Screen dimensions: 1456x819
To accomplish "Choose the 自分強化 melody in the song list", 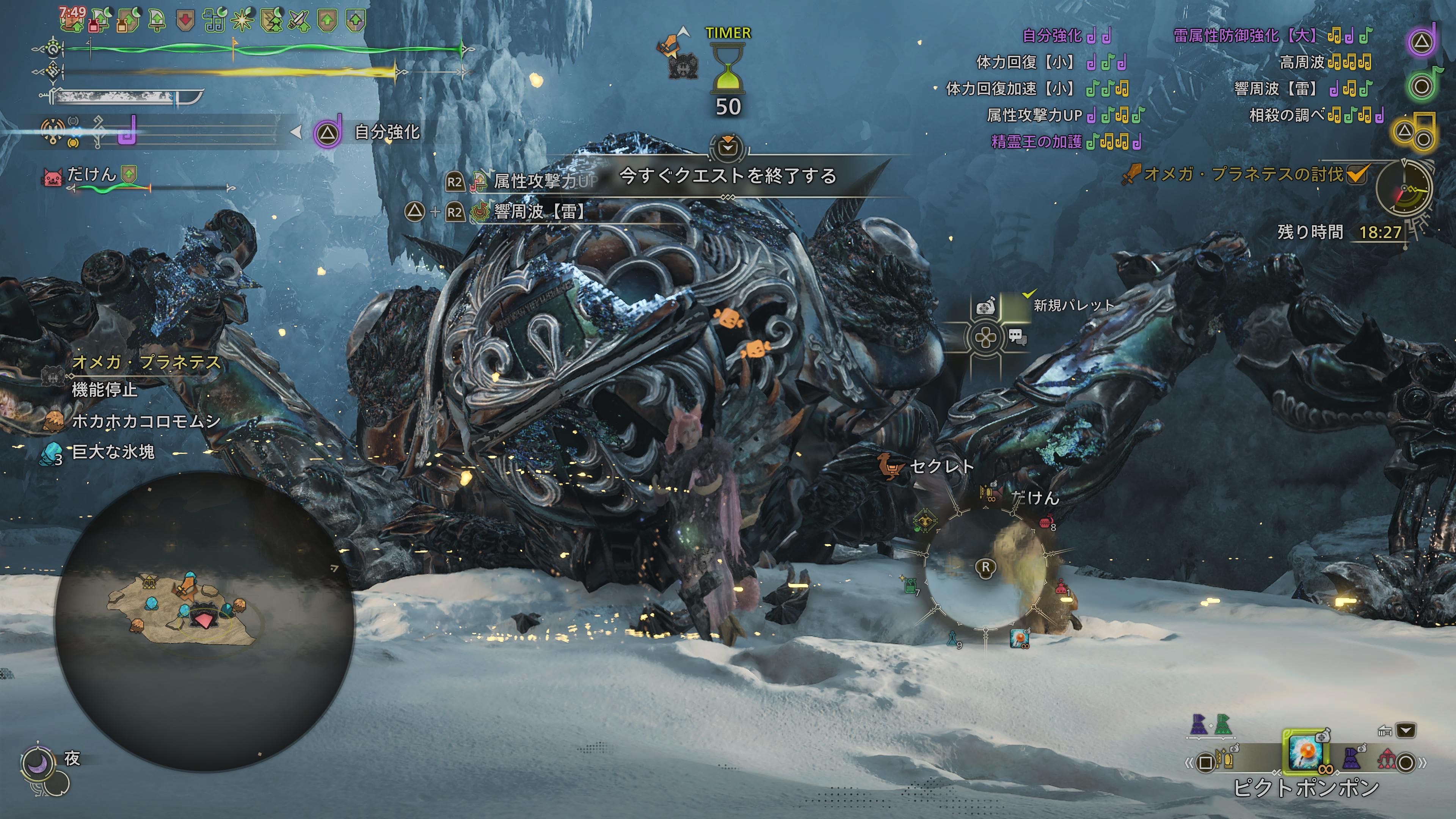I will click(1052, 36).
